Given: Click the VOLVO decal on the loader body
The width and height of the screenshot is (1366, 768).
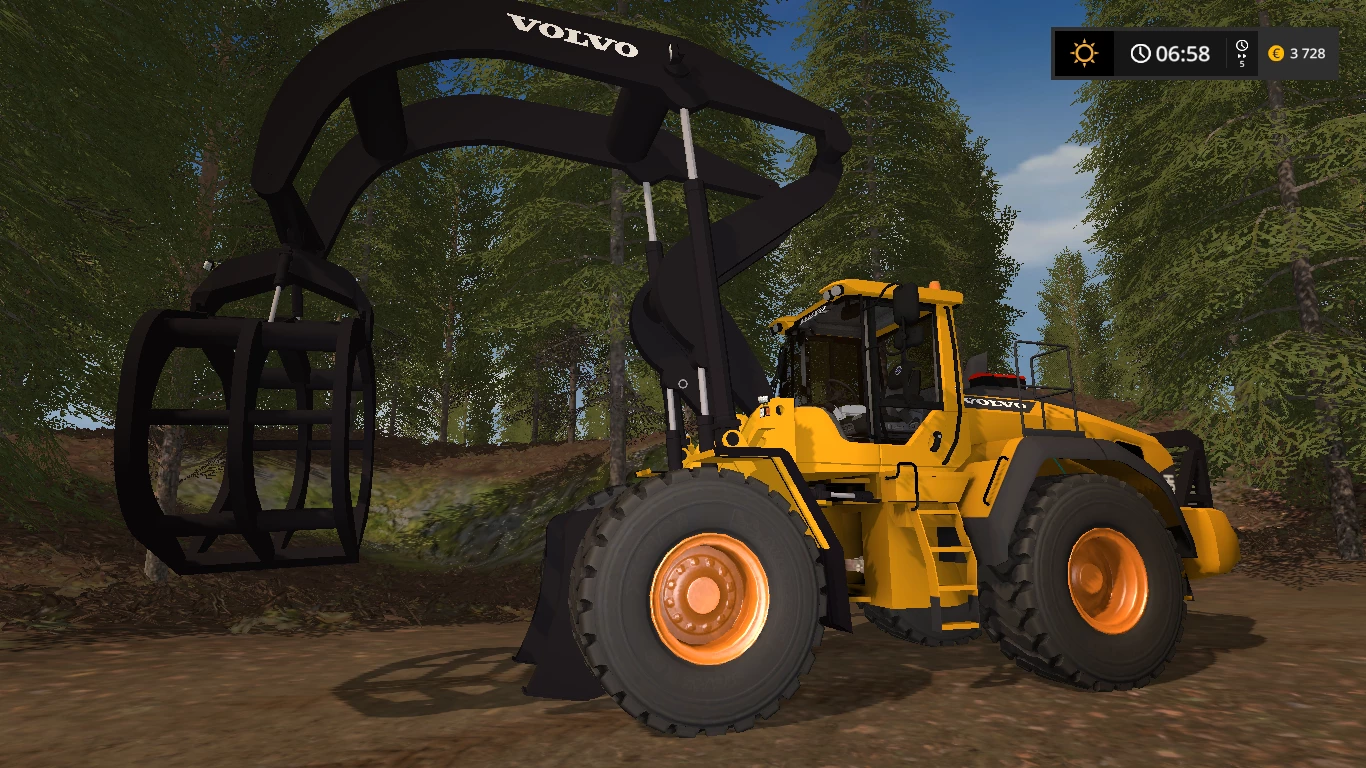Looking at the screenshot, I should tap(995, 405).
